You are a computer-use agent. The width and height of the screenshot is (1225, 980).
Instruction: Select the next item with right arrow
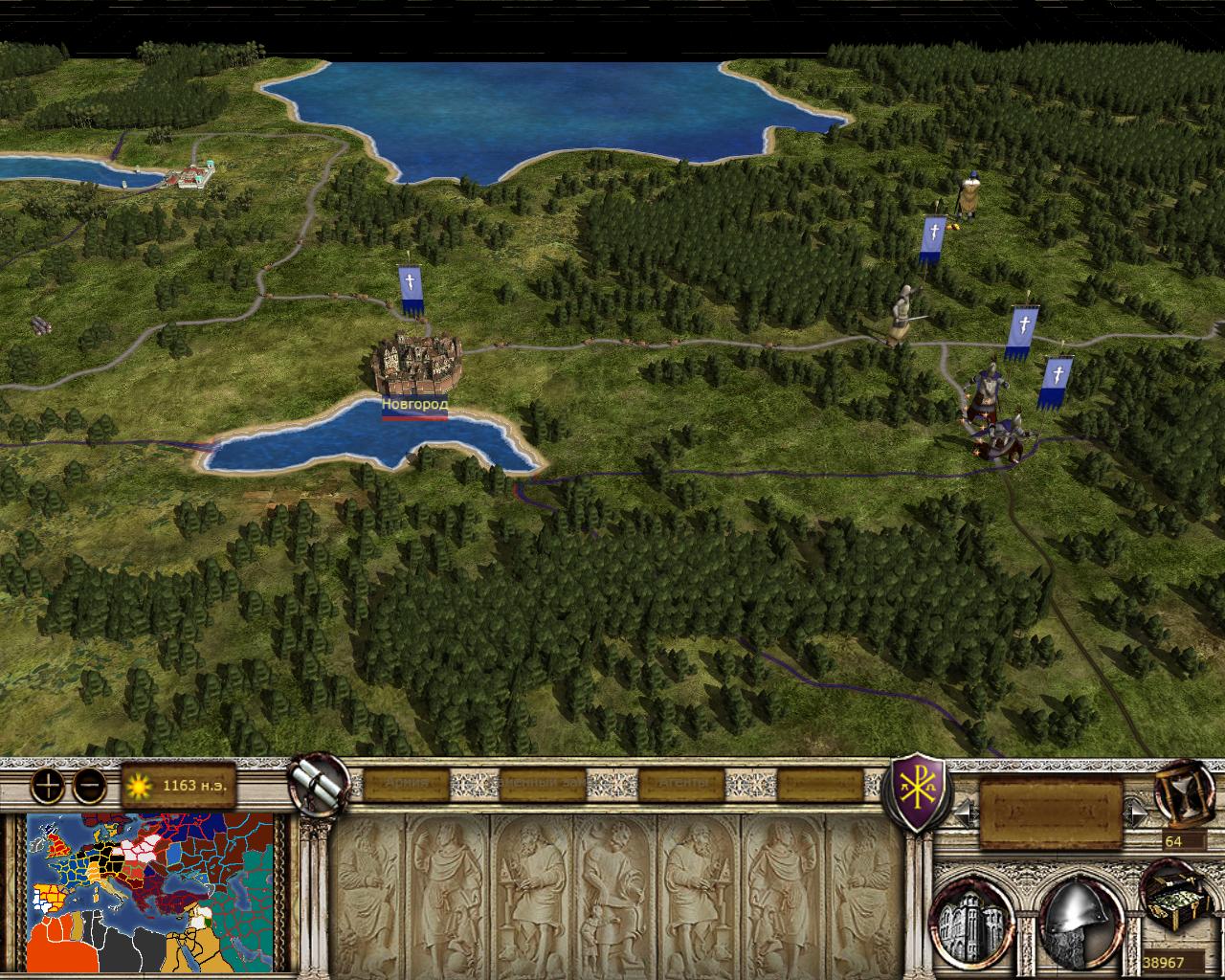(x=1136, y=813)
